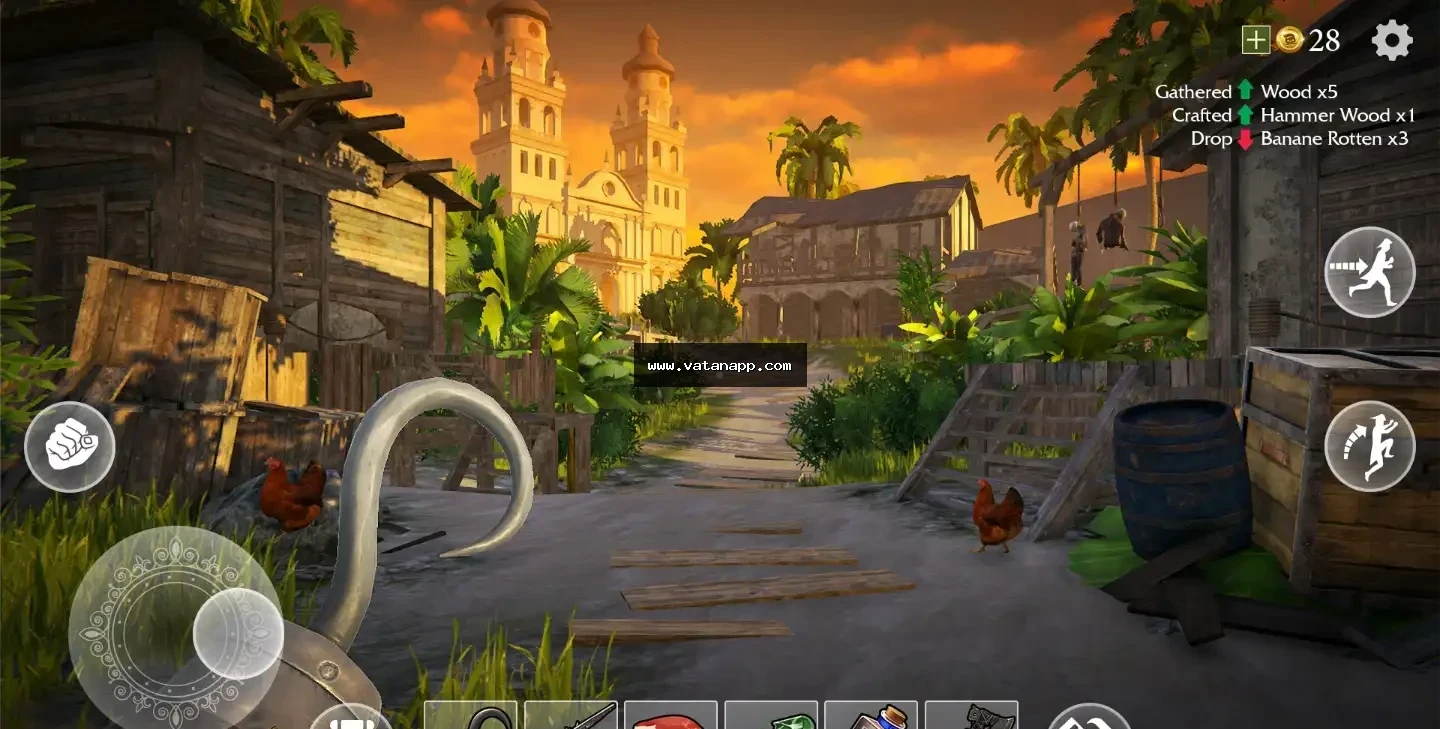The width and height of the screenshot is (1440, 729).
Task: Use the blue potion bottle slot
Action: [871, 716]
